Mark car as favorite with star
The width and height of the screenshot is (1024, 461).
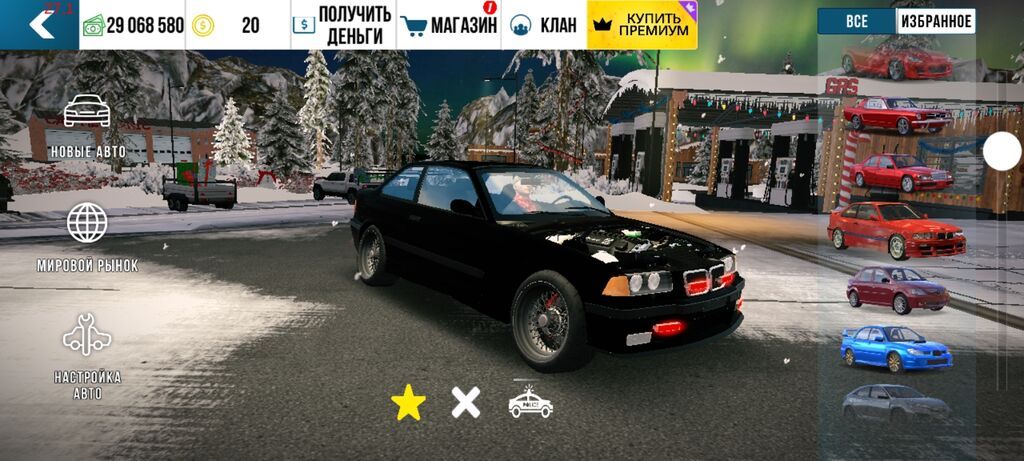tap(408, 402)
